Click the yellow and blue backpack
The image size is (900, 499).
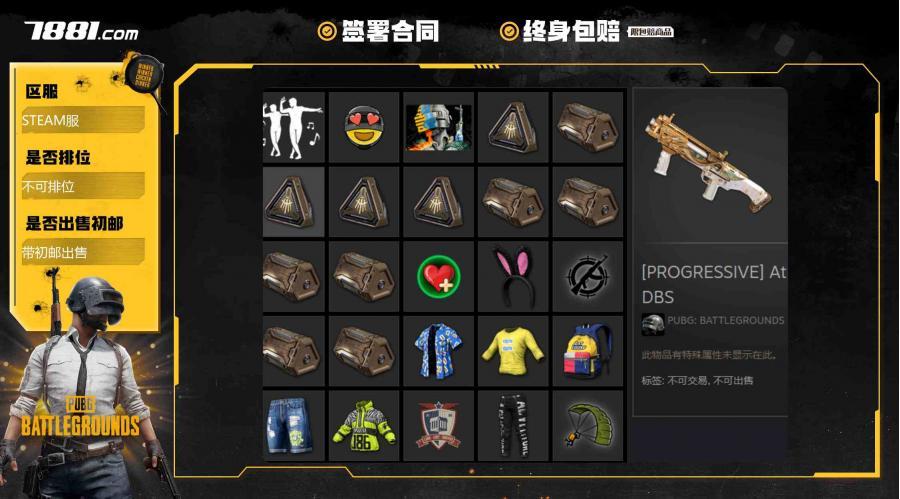click(587, 350)
